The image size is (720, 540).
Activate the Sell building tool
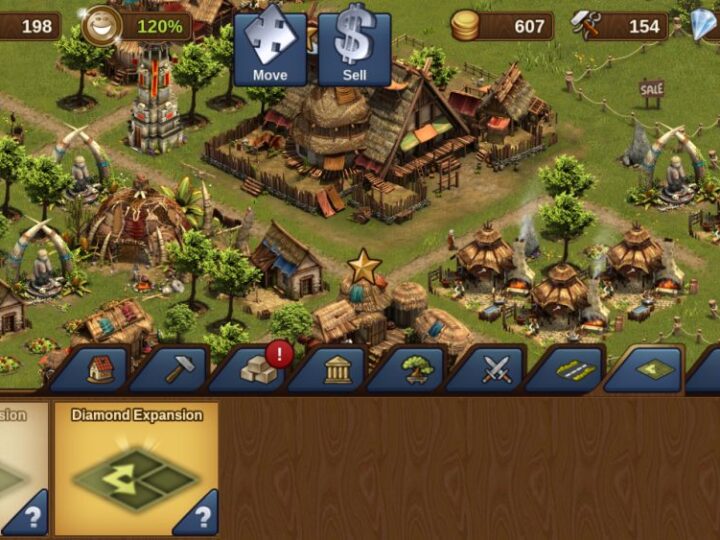[355, 48]
